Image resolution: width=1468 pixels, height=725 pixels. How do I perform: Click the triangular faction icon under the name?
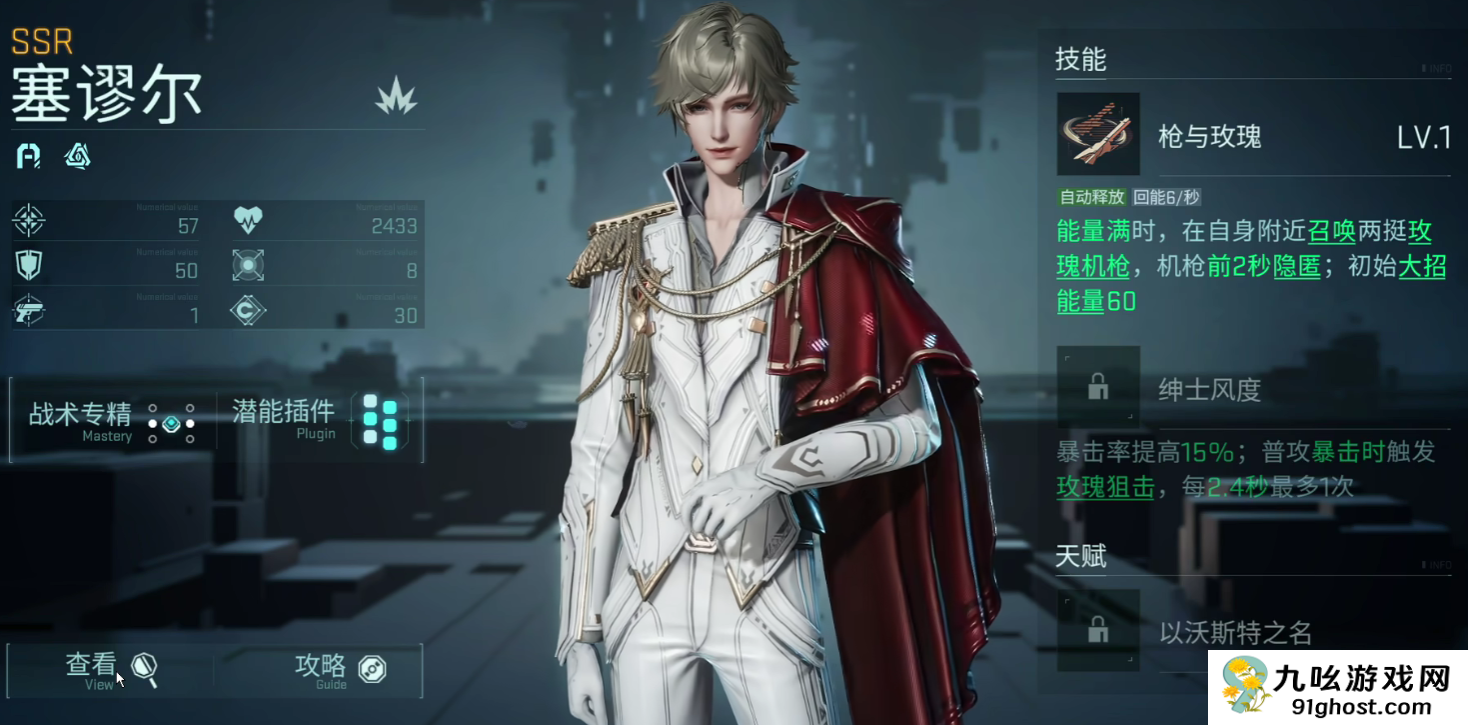click(x=77, y=156)
